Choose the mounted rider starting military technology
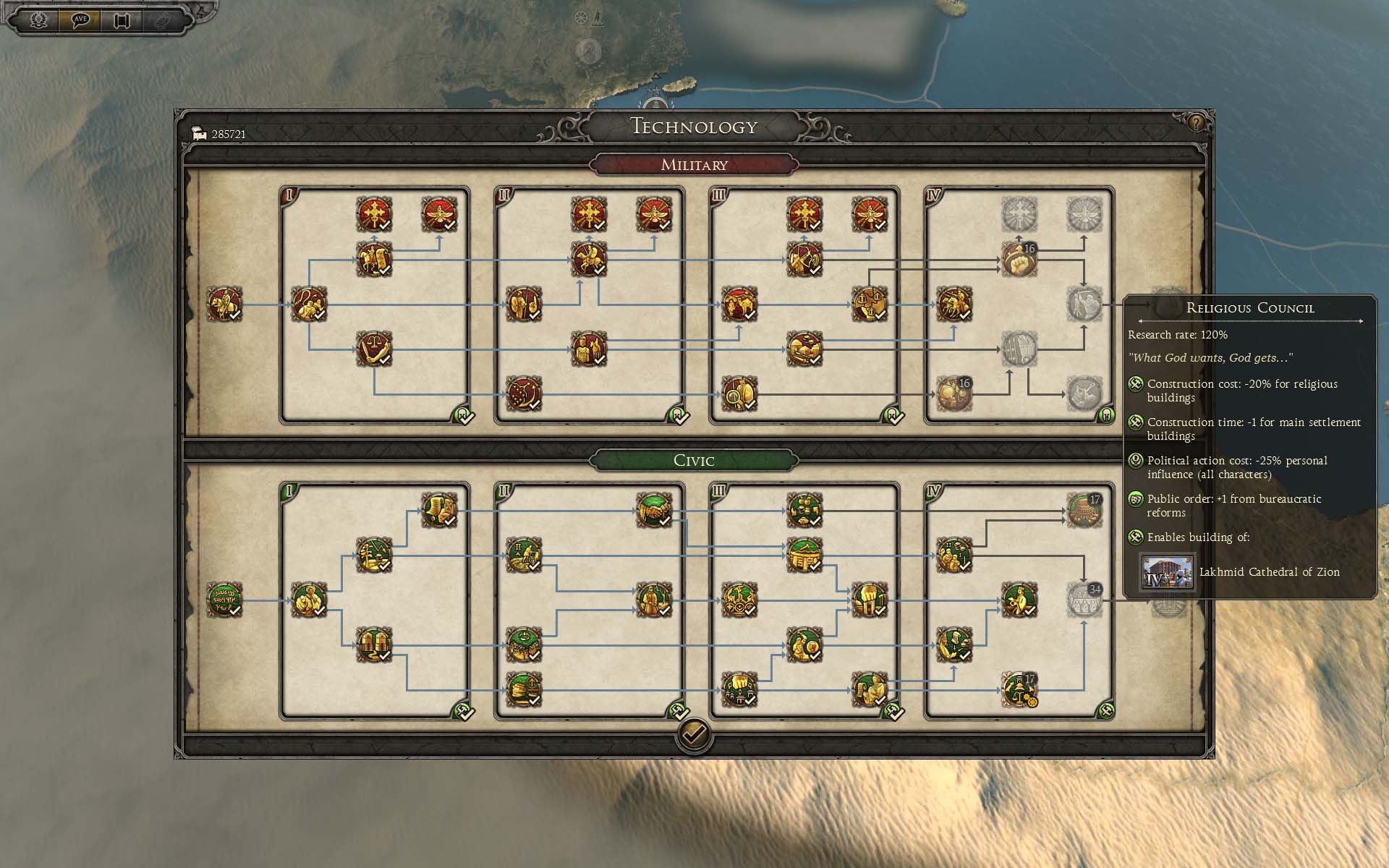Image resolution: width=1389 pixels, height=868 pixels. coord(224,304)
